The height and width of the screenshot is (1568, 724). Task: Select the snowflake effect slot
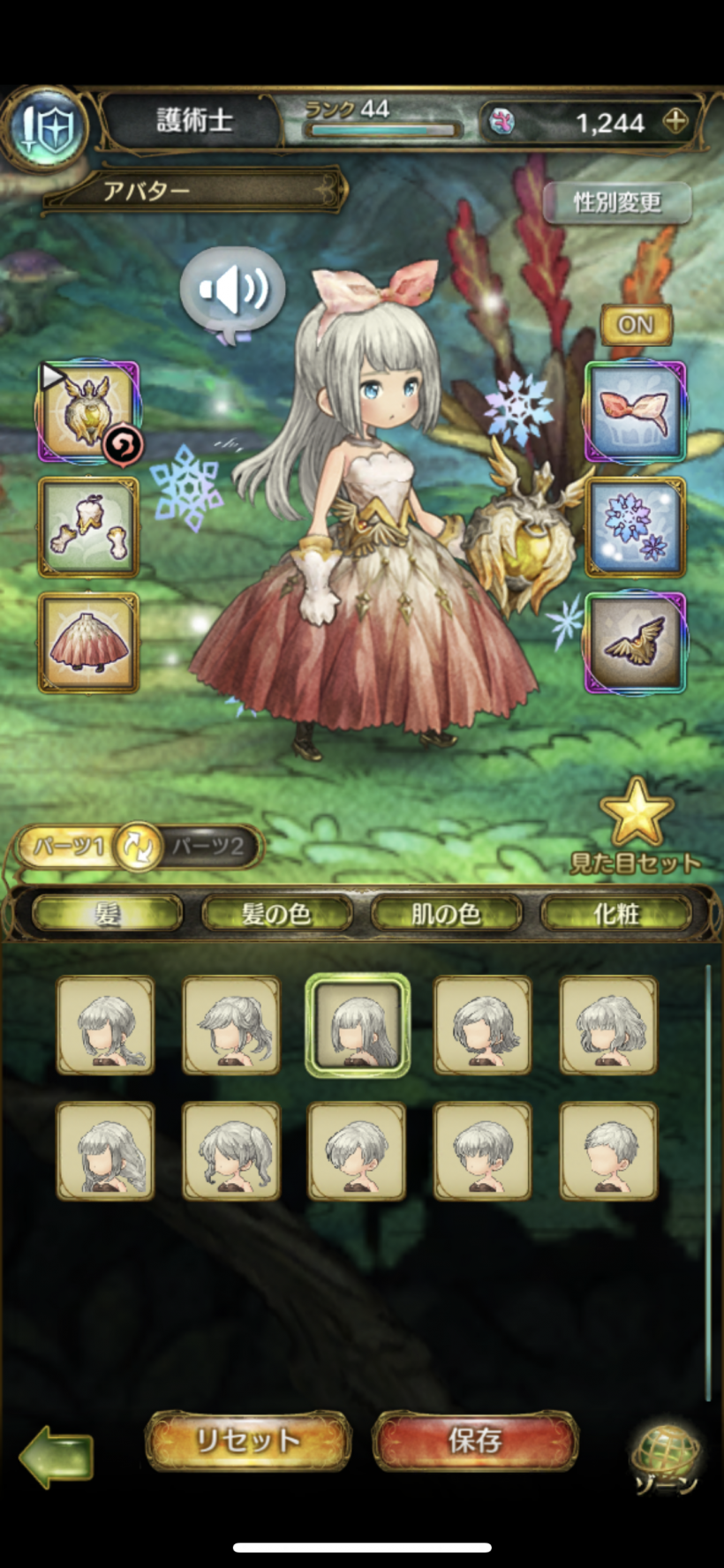[636, 527]
